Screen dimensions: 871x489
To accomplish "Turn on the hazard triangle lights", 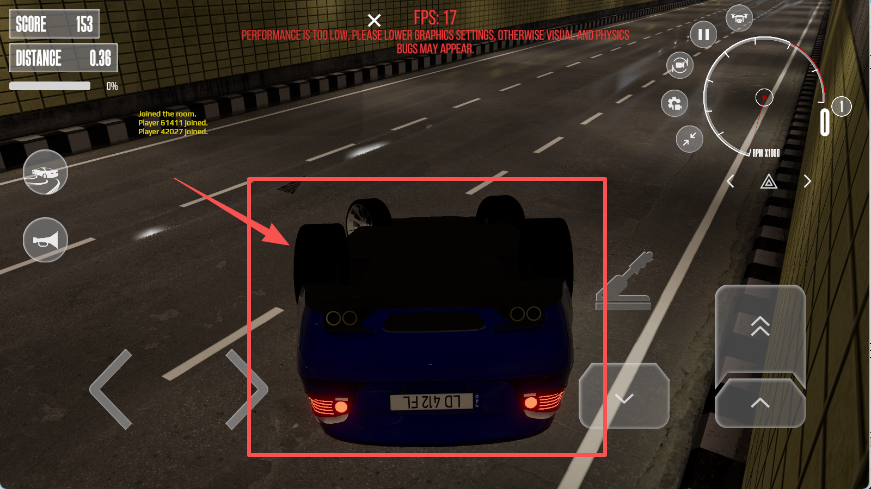I will point(768,182).
